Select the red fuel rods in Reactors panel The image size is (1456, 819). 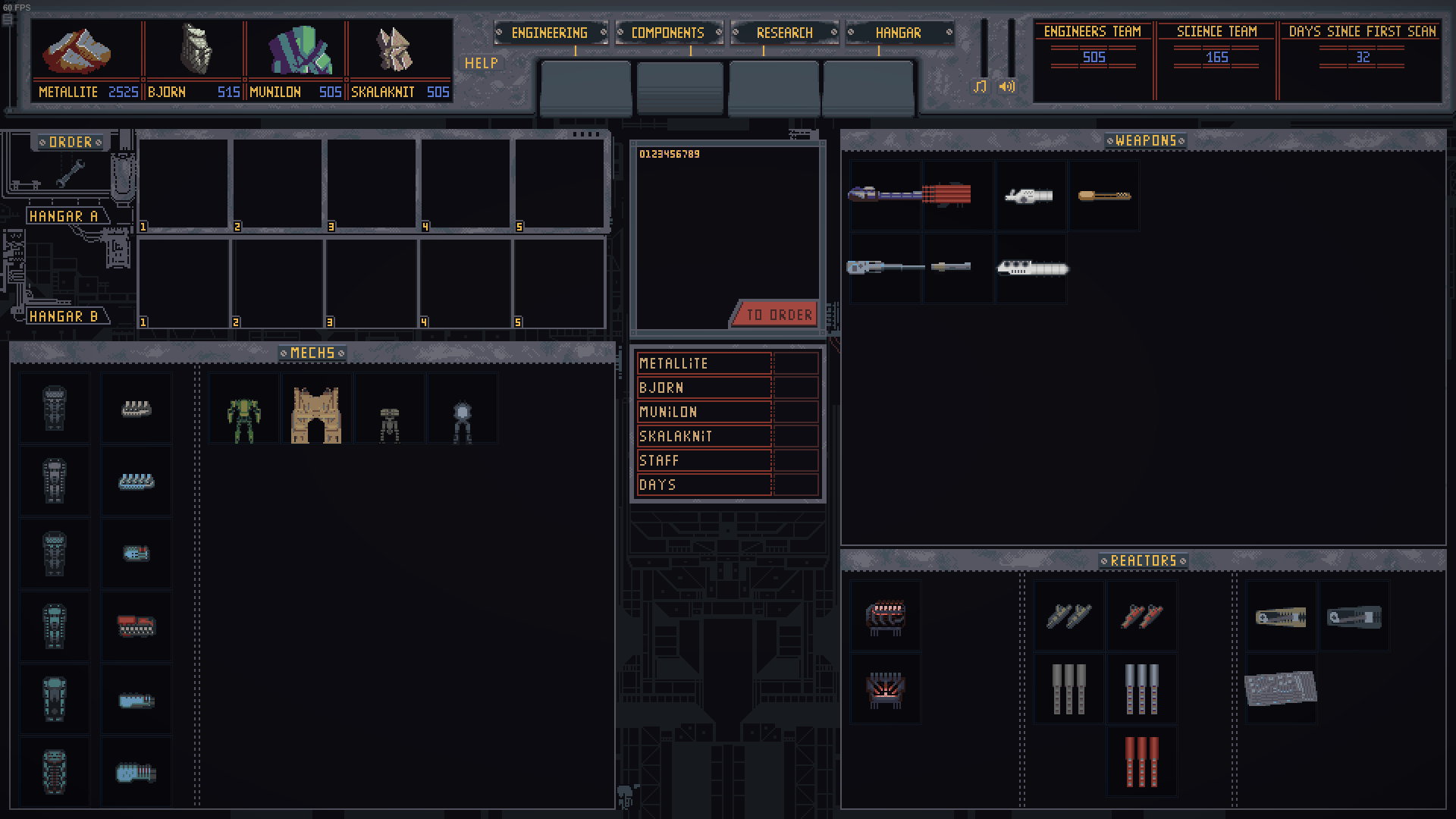[x=1142, y=761]
